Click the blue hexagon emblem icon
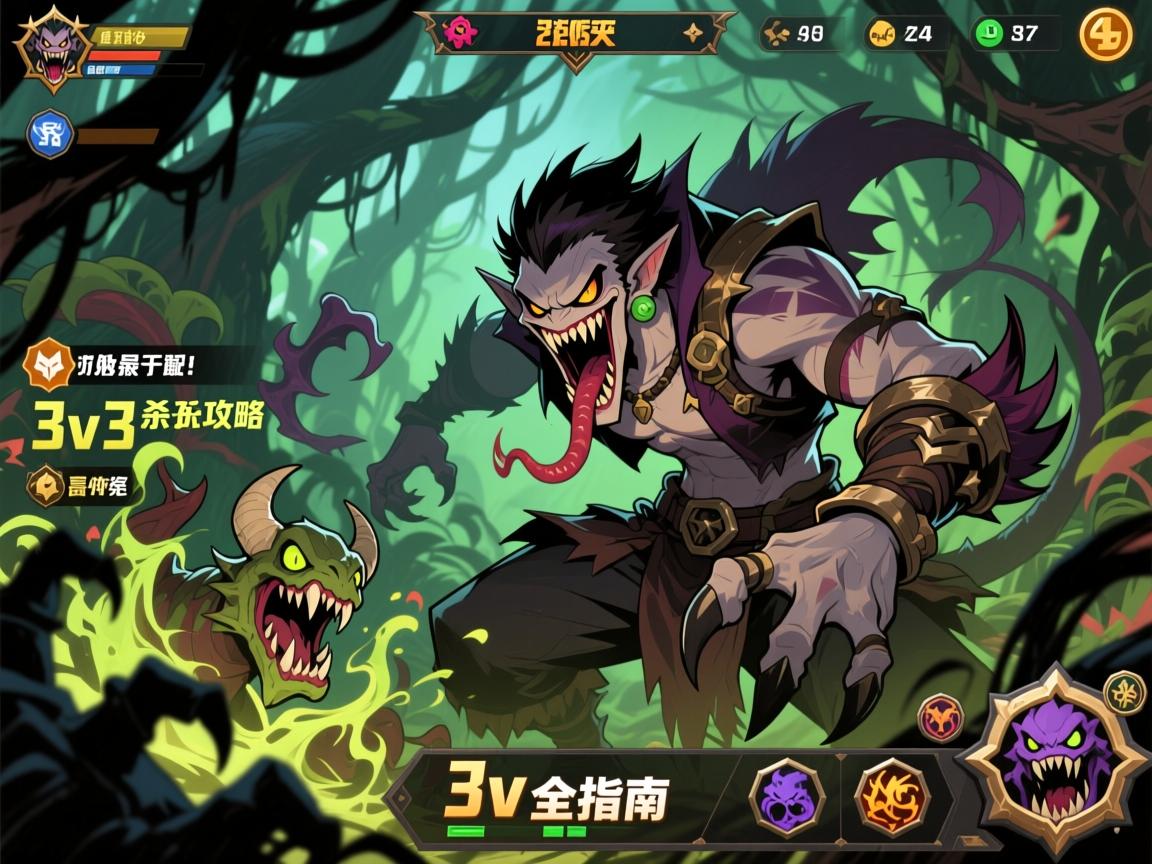 50,135
